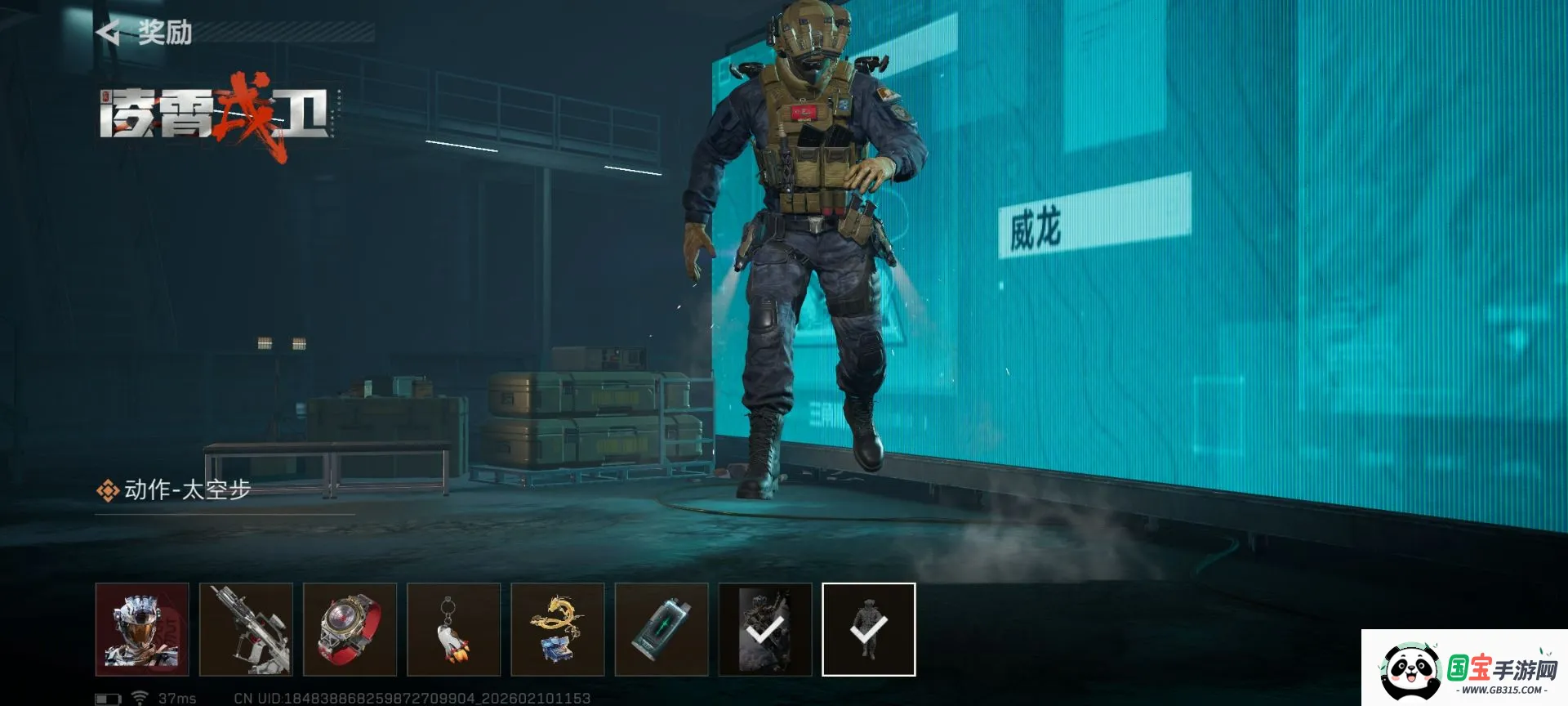Open the 国宝手游网 panda watermark link
This screenshot has width=1568, height=706.
point(1464,668)
